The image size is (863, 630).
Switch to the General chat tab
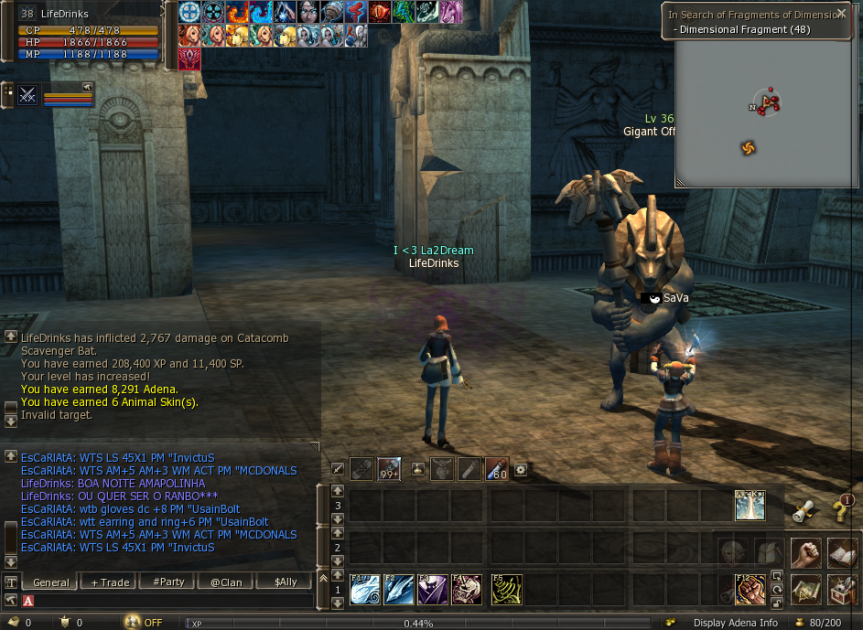click(x=51, y=582)
